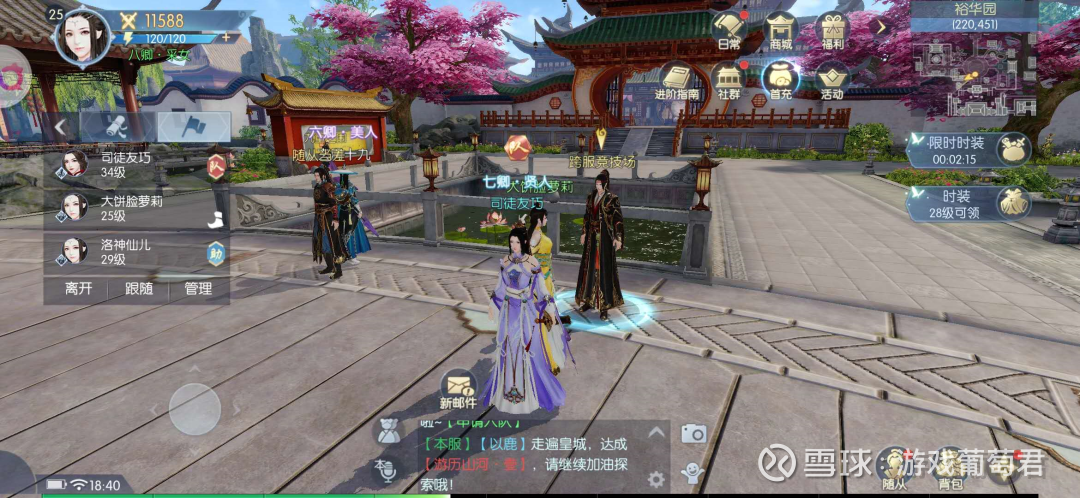Open the 日常 daily activities menu
The width and height of the screenshot is (1080, 498).
pos(730,30)
